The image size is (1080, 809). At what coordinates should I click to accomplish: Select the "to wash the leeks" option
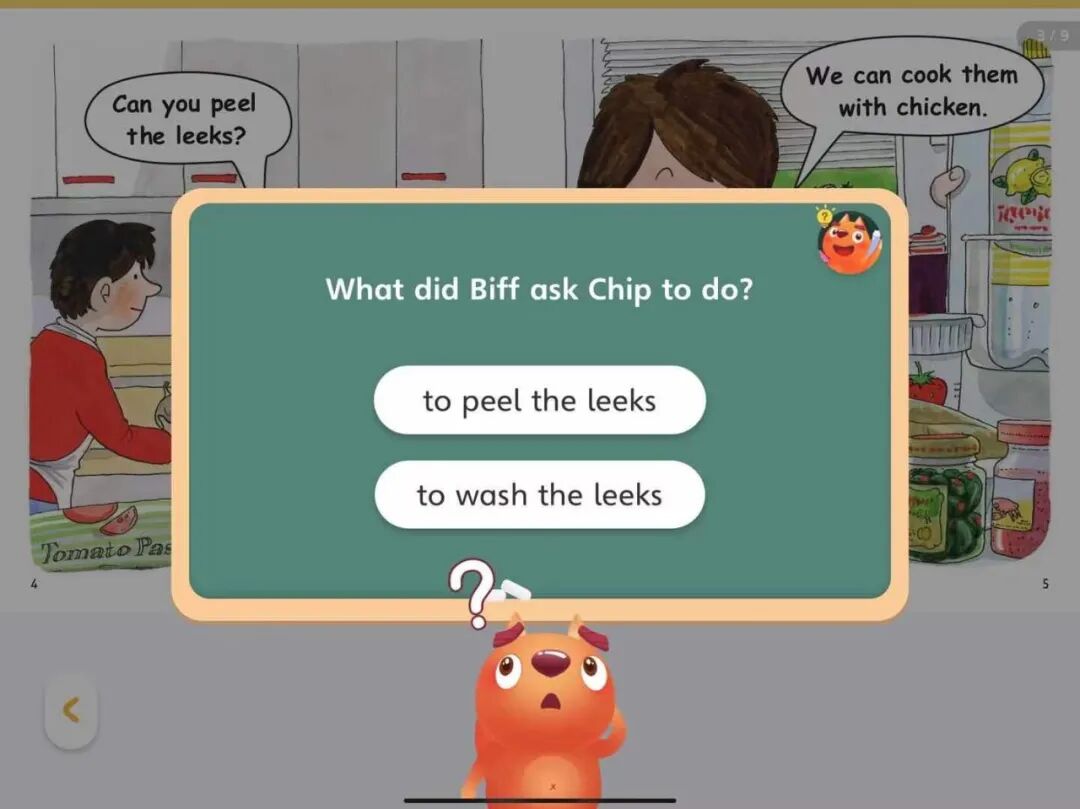(x=539, y=494)
